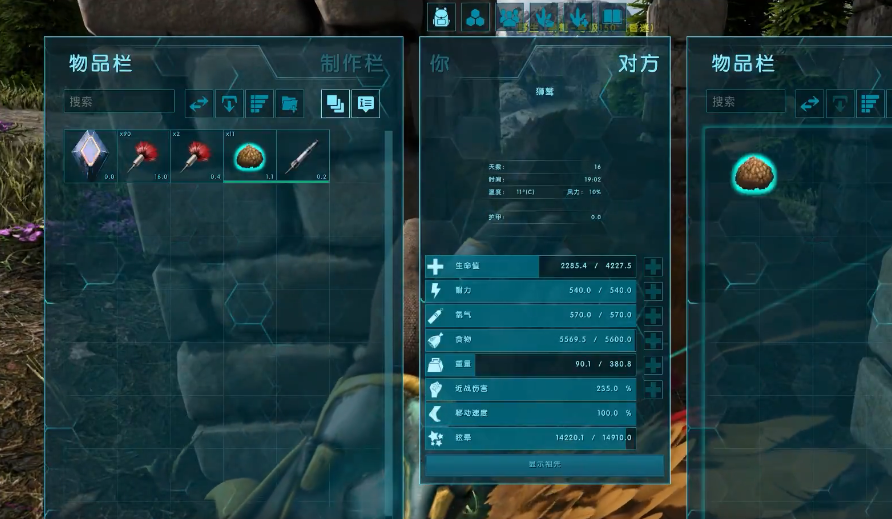Add a point to 生命值 health
892x519 pixels.
653,267
